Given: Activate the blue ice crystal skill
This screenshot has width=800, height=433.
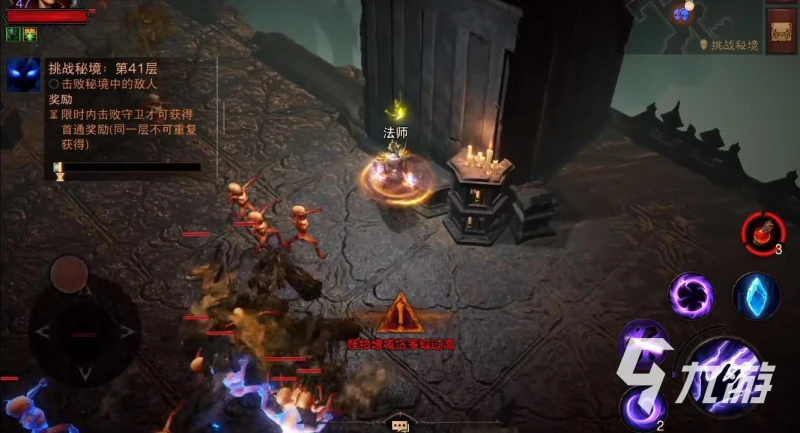Looking at the screenshot, I should tap(756, 295).
